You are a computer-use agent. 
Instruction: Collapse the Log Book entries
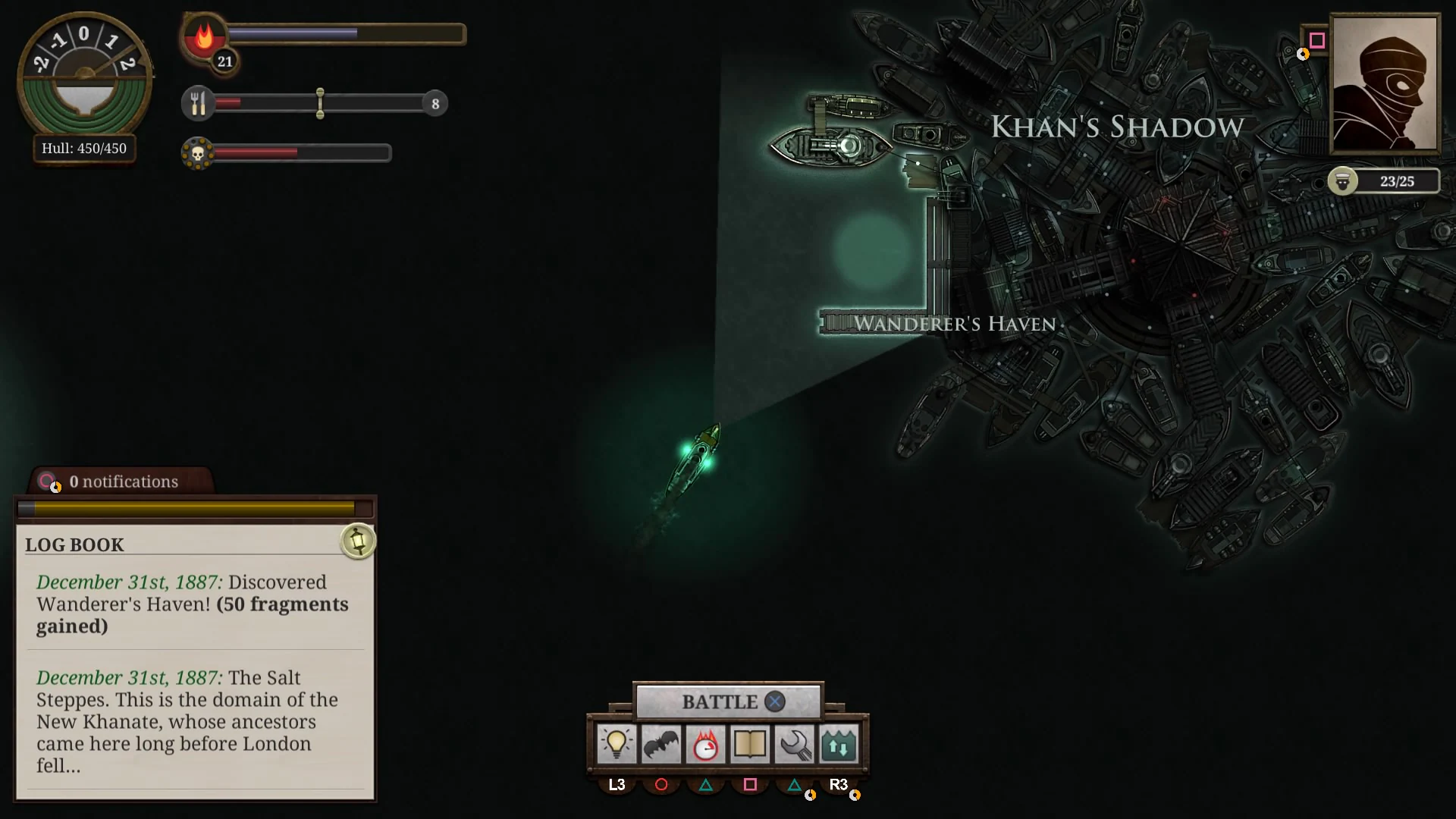click(x=75, y=544)
